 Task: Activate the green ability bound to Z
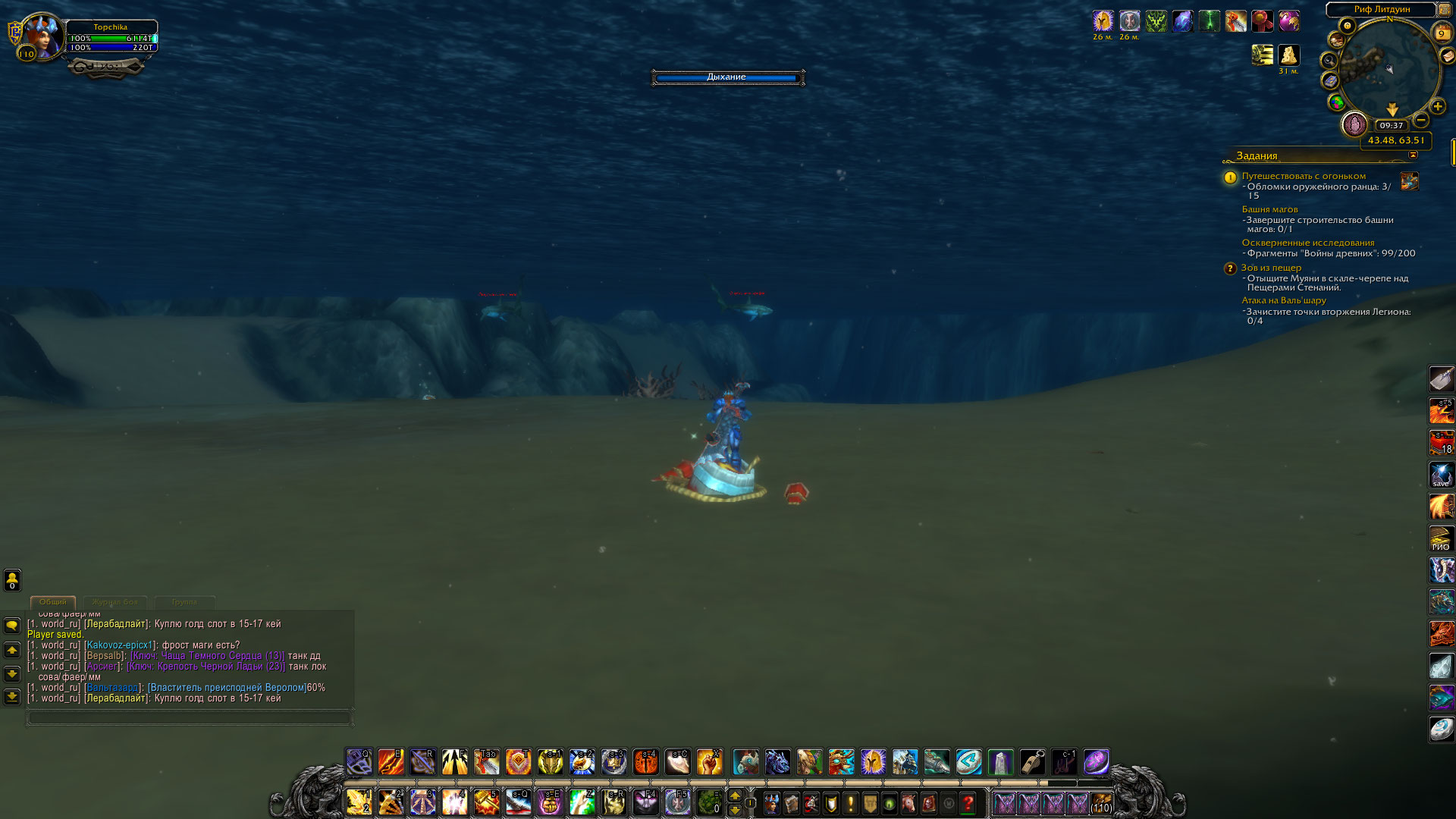(582, 802)
